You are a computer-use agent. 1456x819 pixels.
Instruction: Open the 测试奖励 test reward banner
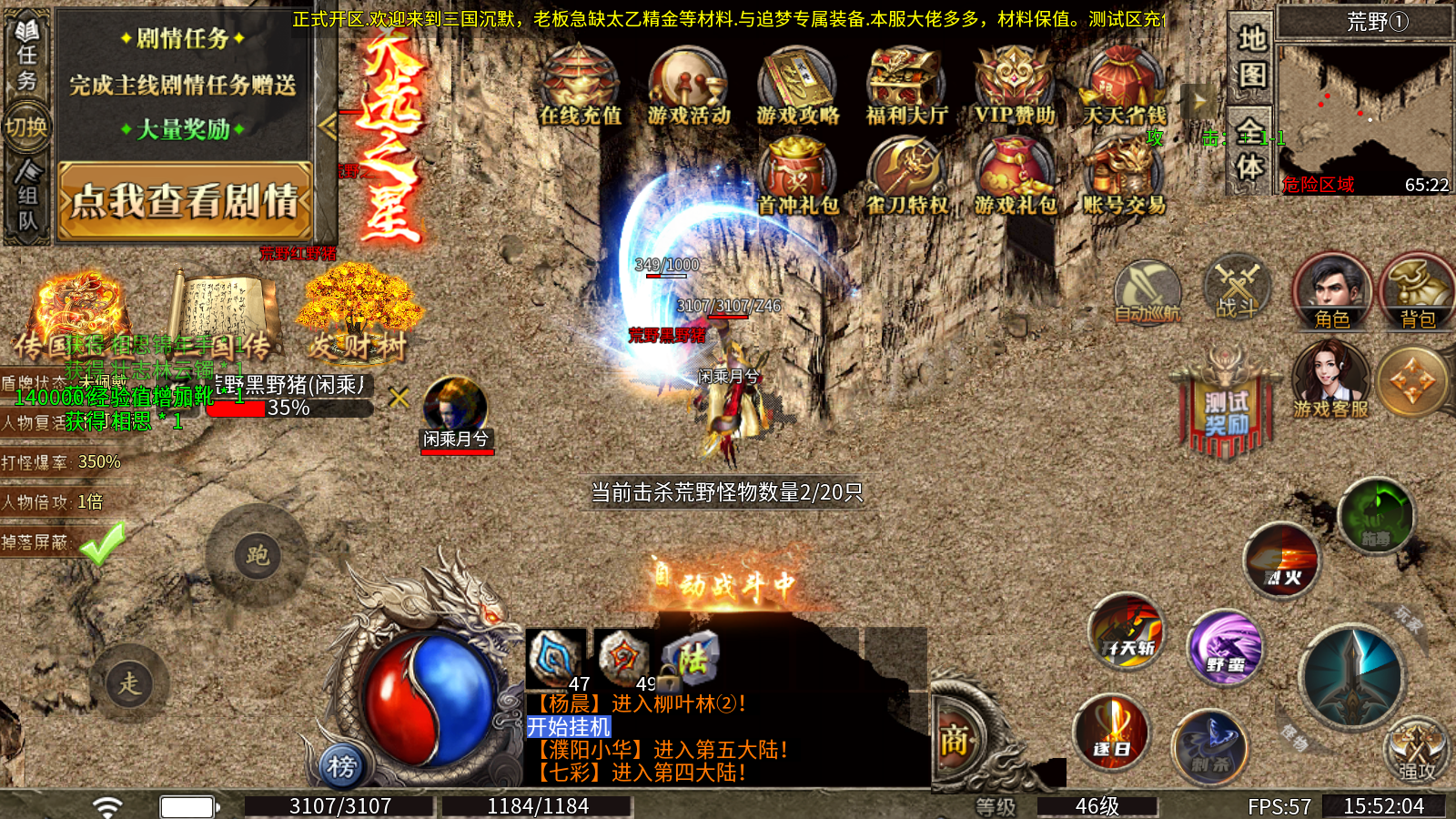pos(1226,407)
